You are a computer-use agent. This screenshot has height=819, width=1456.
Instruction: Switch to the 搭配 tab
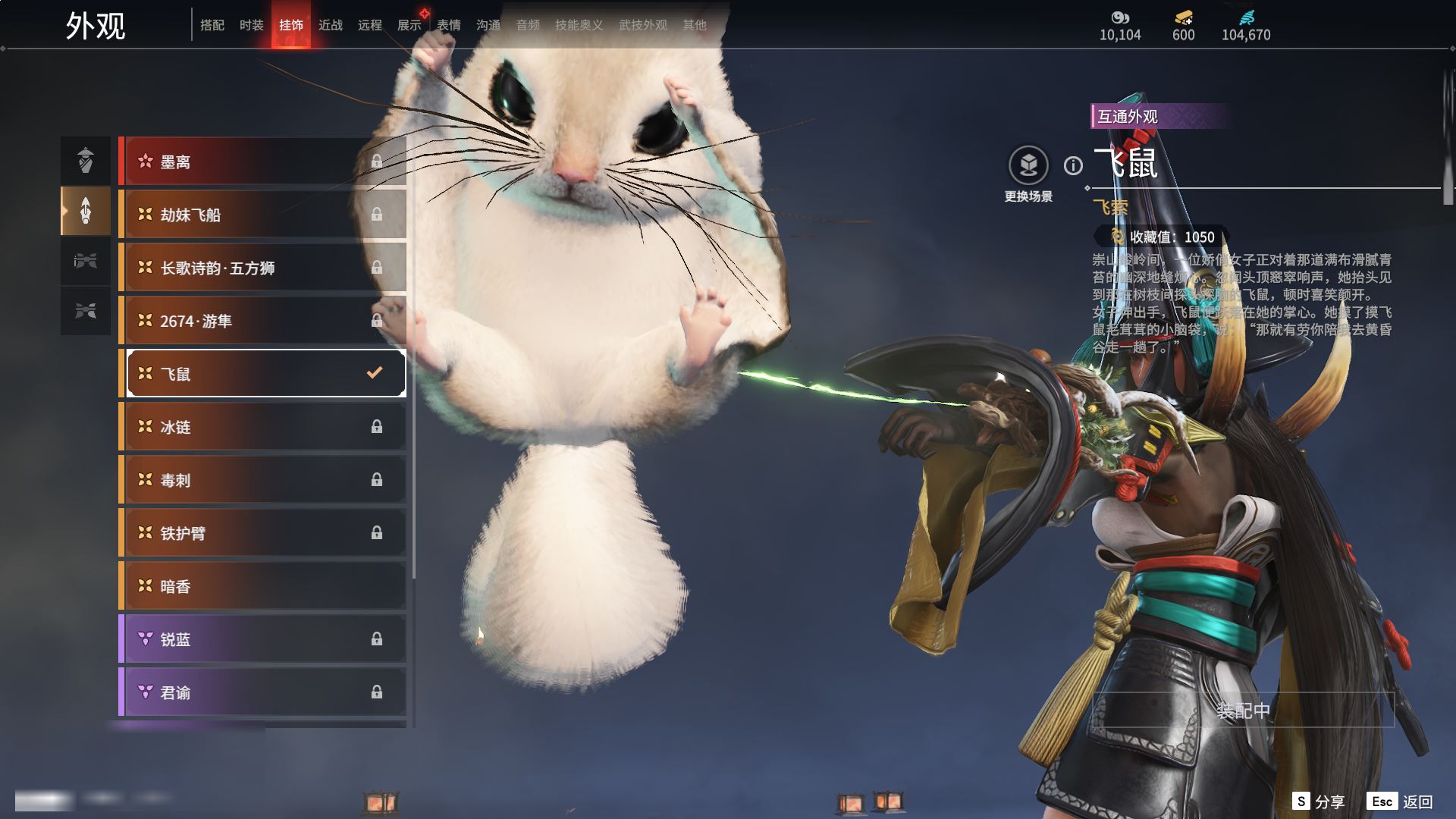point(212,25)
